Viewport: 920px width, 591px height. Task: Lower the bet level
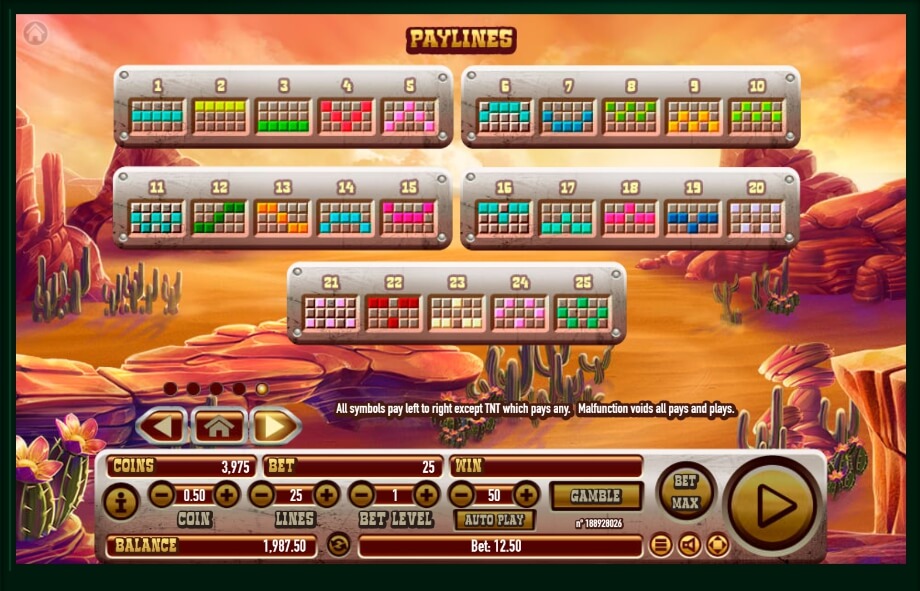(x=362, y=494)
